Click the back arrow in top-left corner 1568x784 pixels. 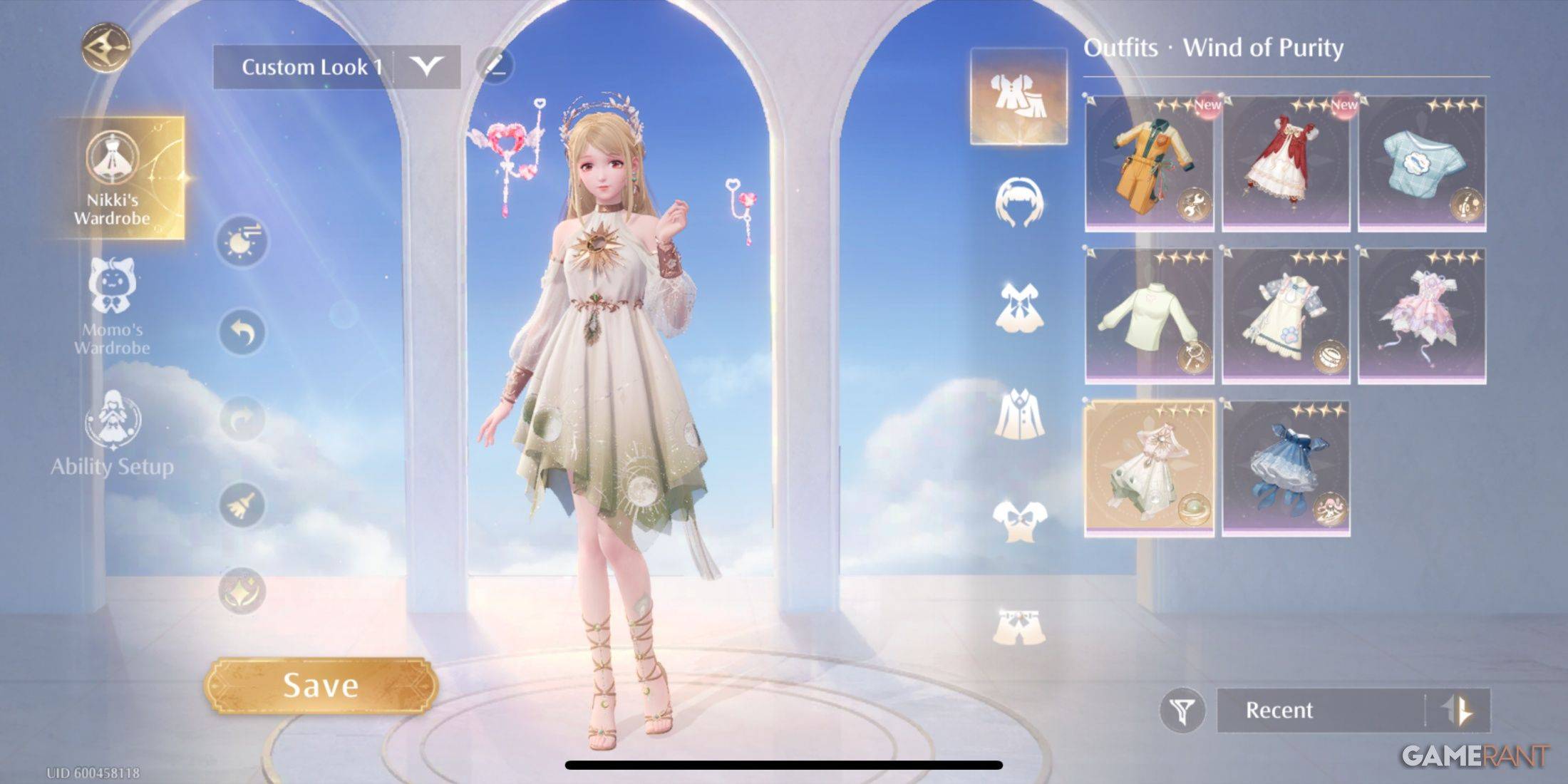(105, 44)
